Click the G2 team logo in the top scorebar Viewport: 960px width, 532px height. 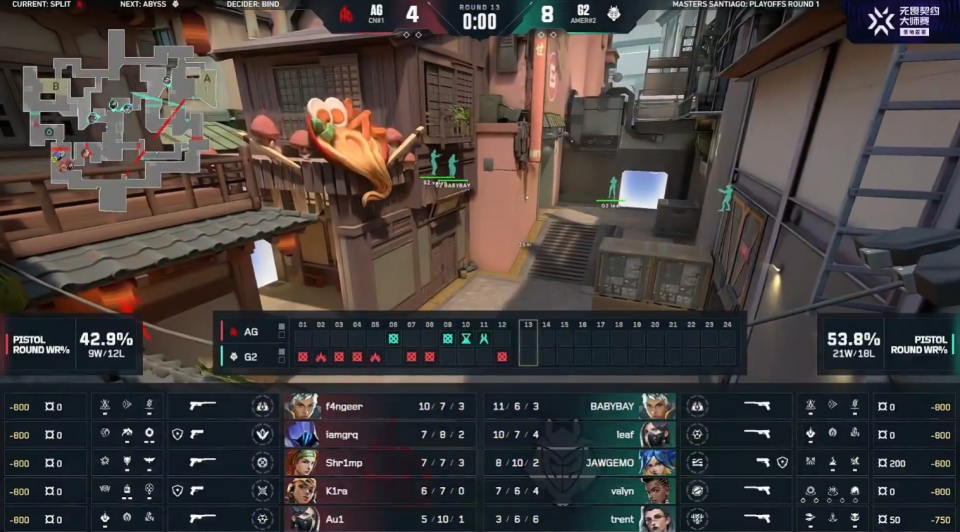614,16
